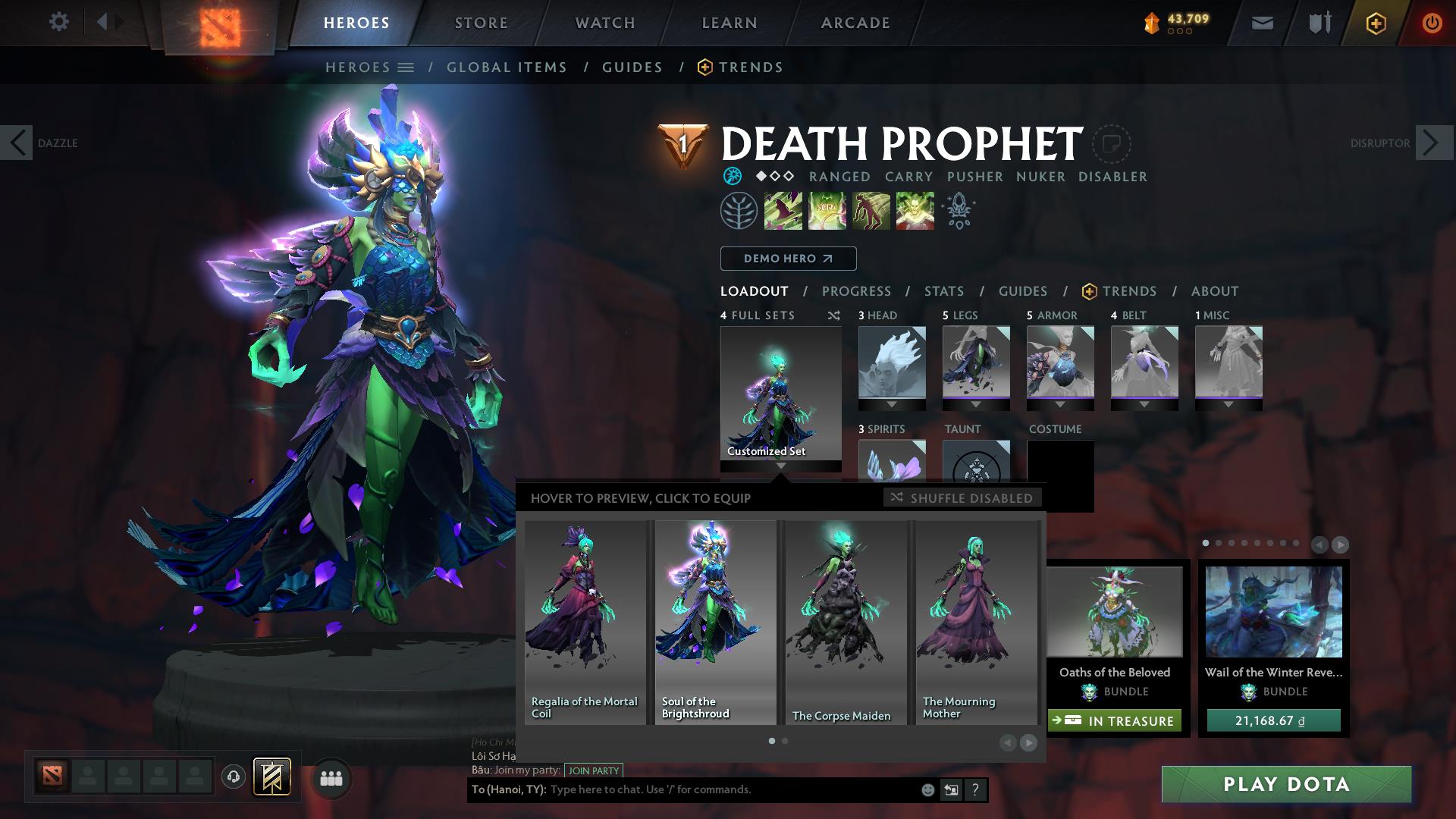Viewport: 1456px width, 819px height.
Task: Switch to the STATS tab
Action: tap(943, 291)
